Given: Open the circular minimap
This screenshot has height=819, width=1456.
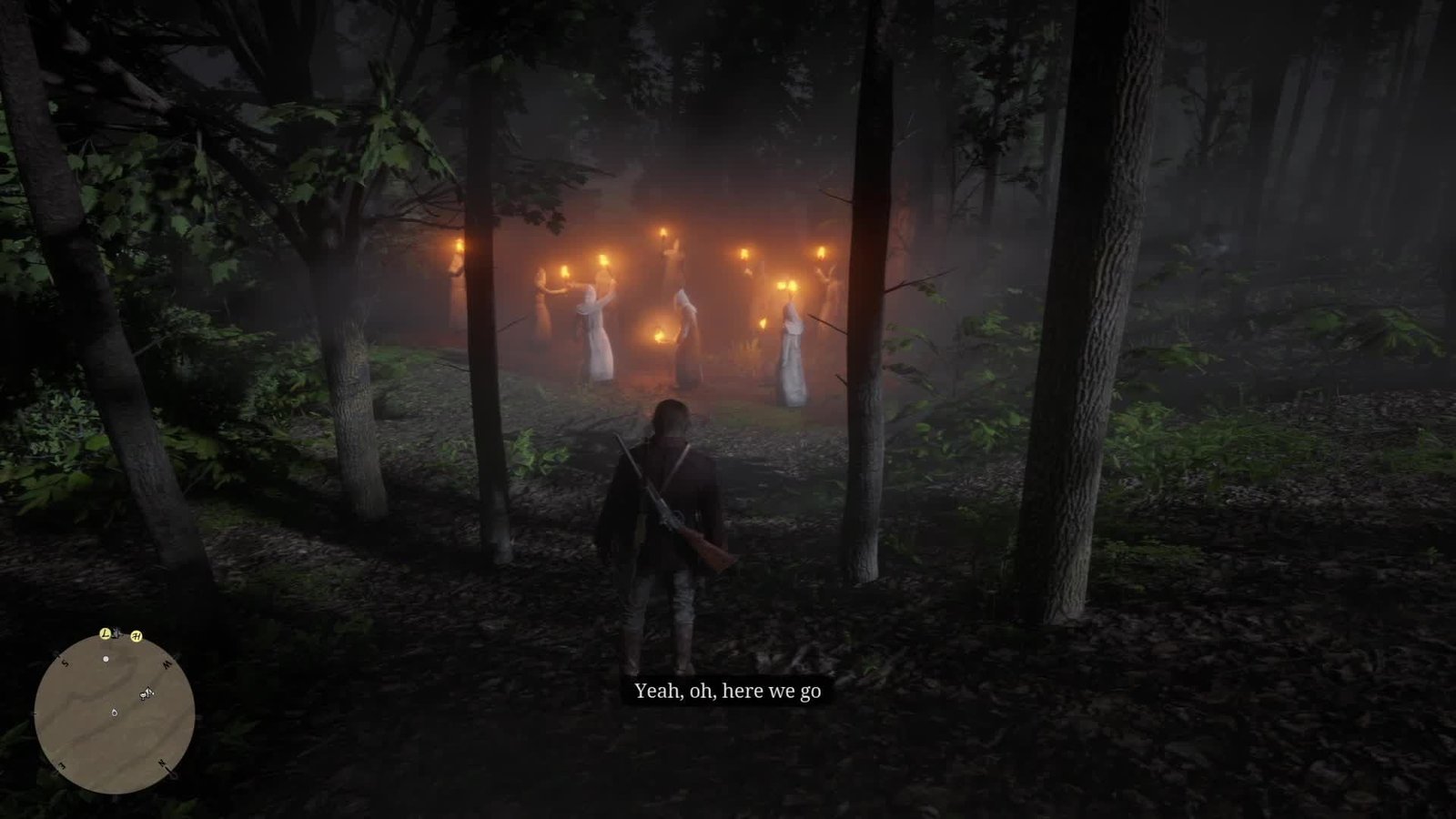Looking at the screenshot, I should 114,713.
